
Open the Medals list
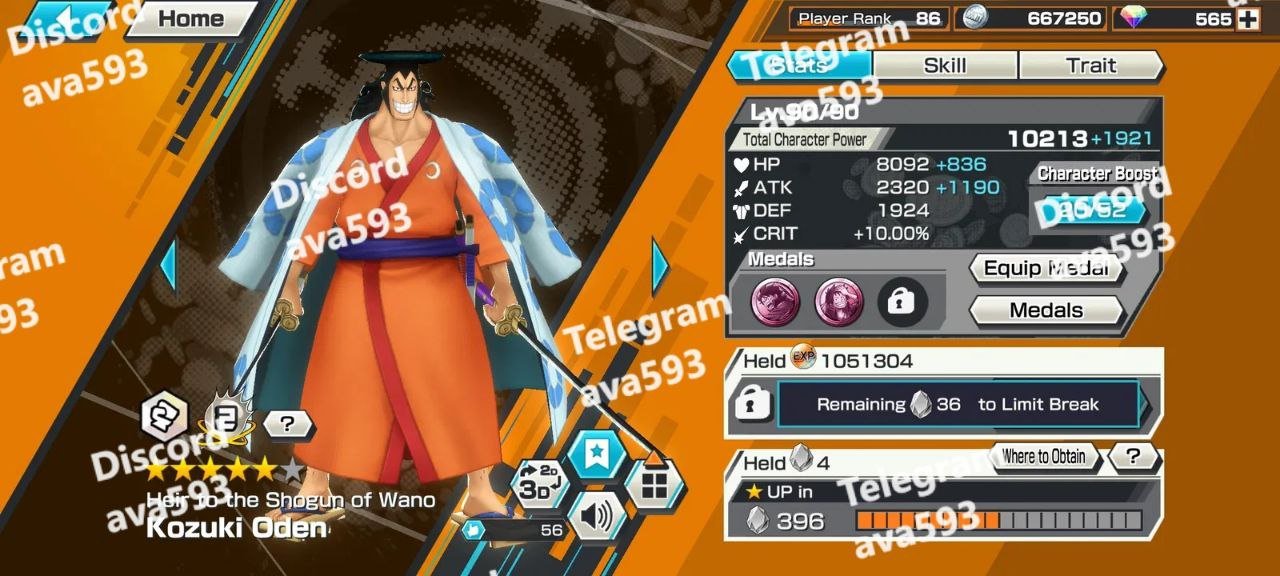(x=1045, y=310)
